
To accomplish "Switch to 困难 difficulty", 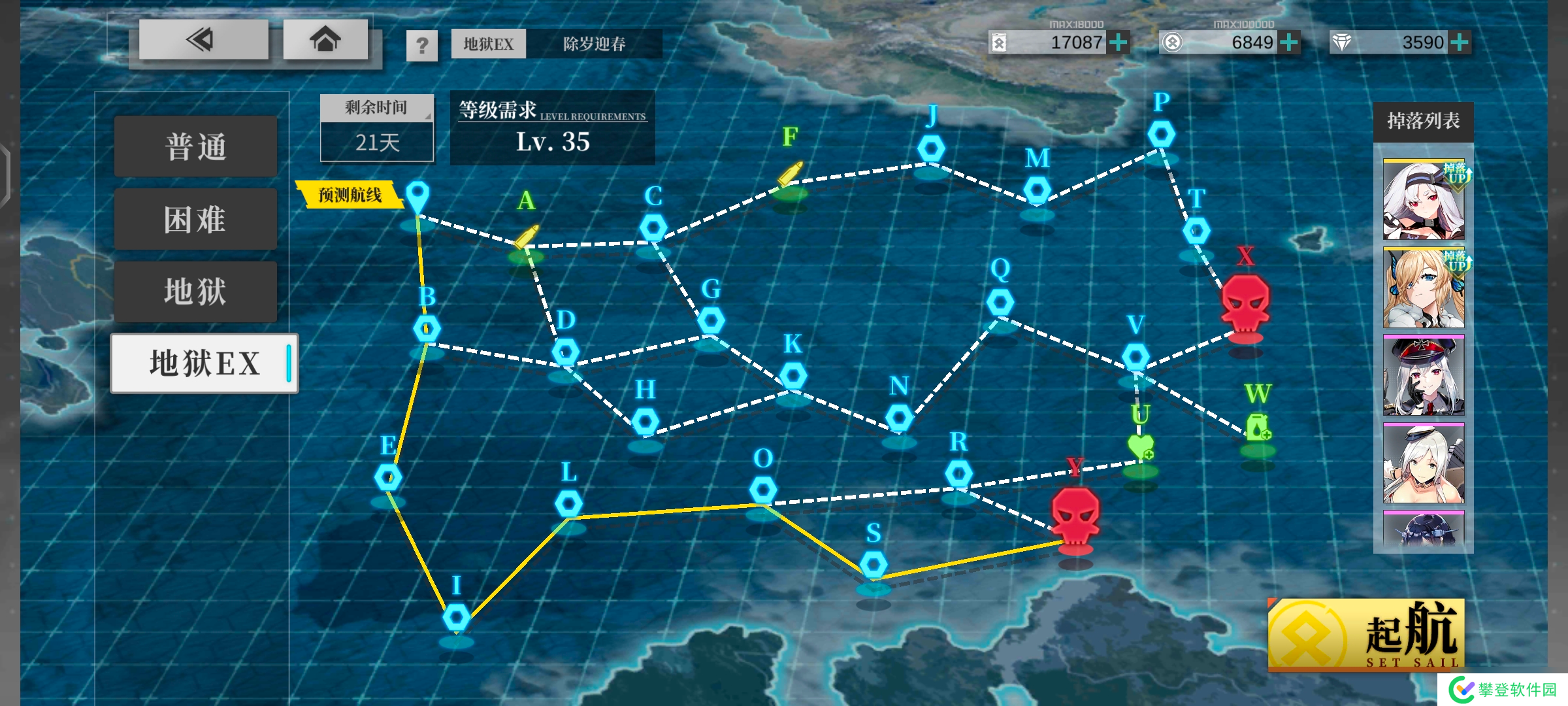I will click(195, 219).
